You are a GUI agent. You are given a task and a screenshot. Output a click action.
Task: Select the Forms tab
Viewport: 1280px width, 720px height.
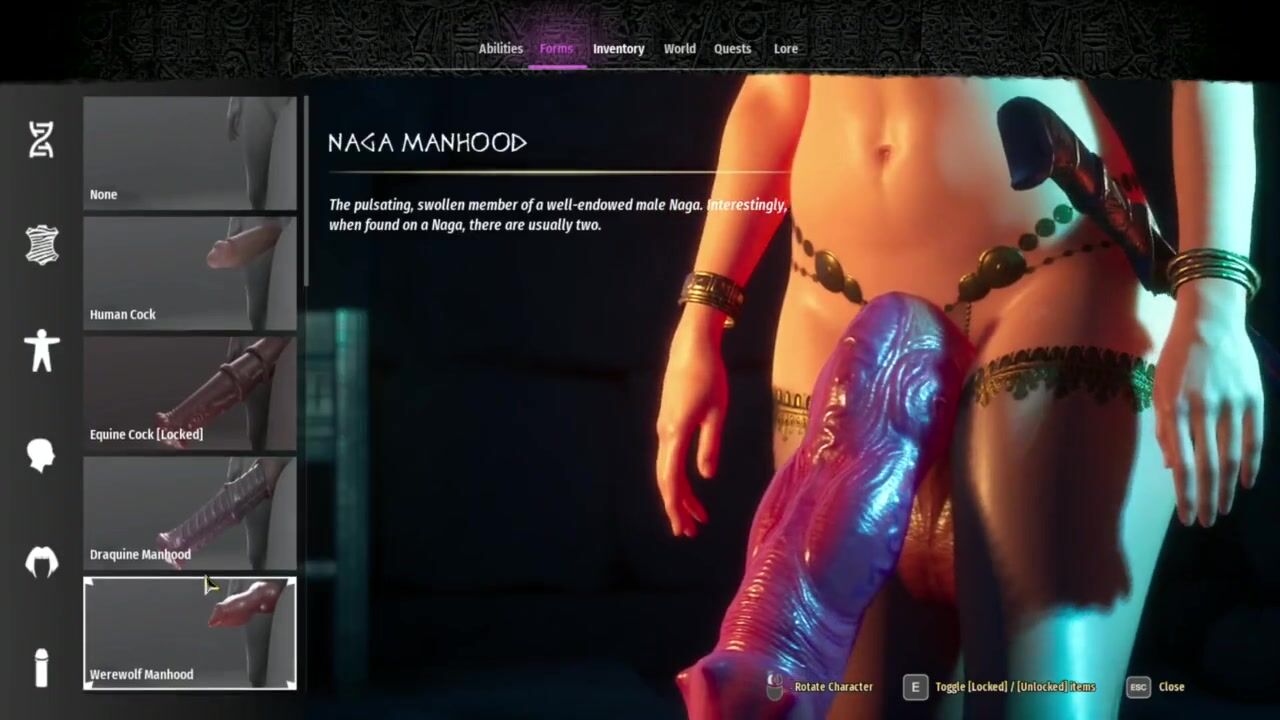(556, 49)
